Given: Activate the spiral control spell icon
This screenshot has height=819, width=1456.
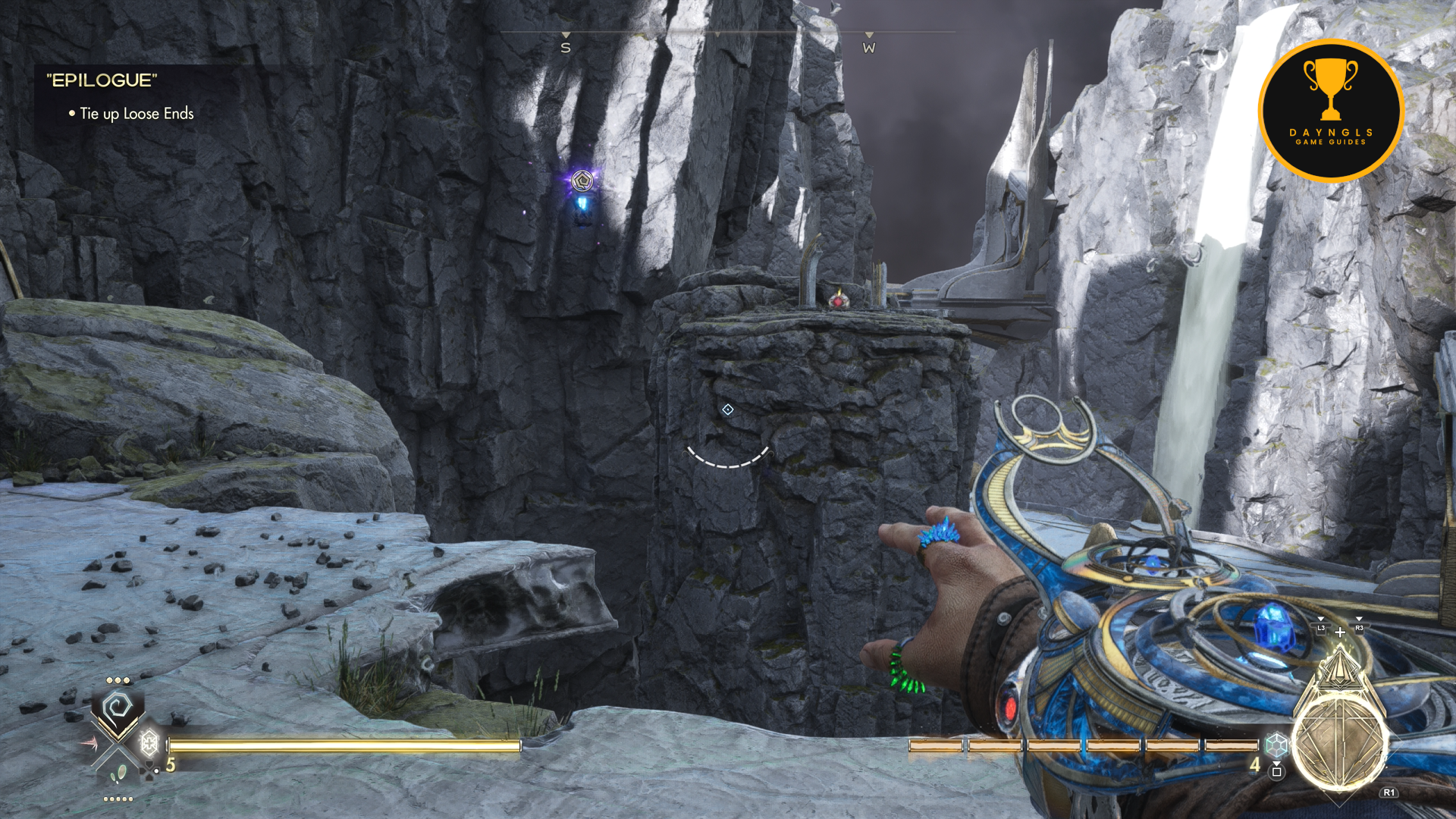Looking at the screenshot, I should tap(118, 708).
